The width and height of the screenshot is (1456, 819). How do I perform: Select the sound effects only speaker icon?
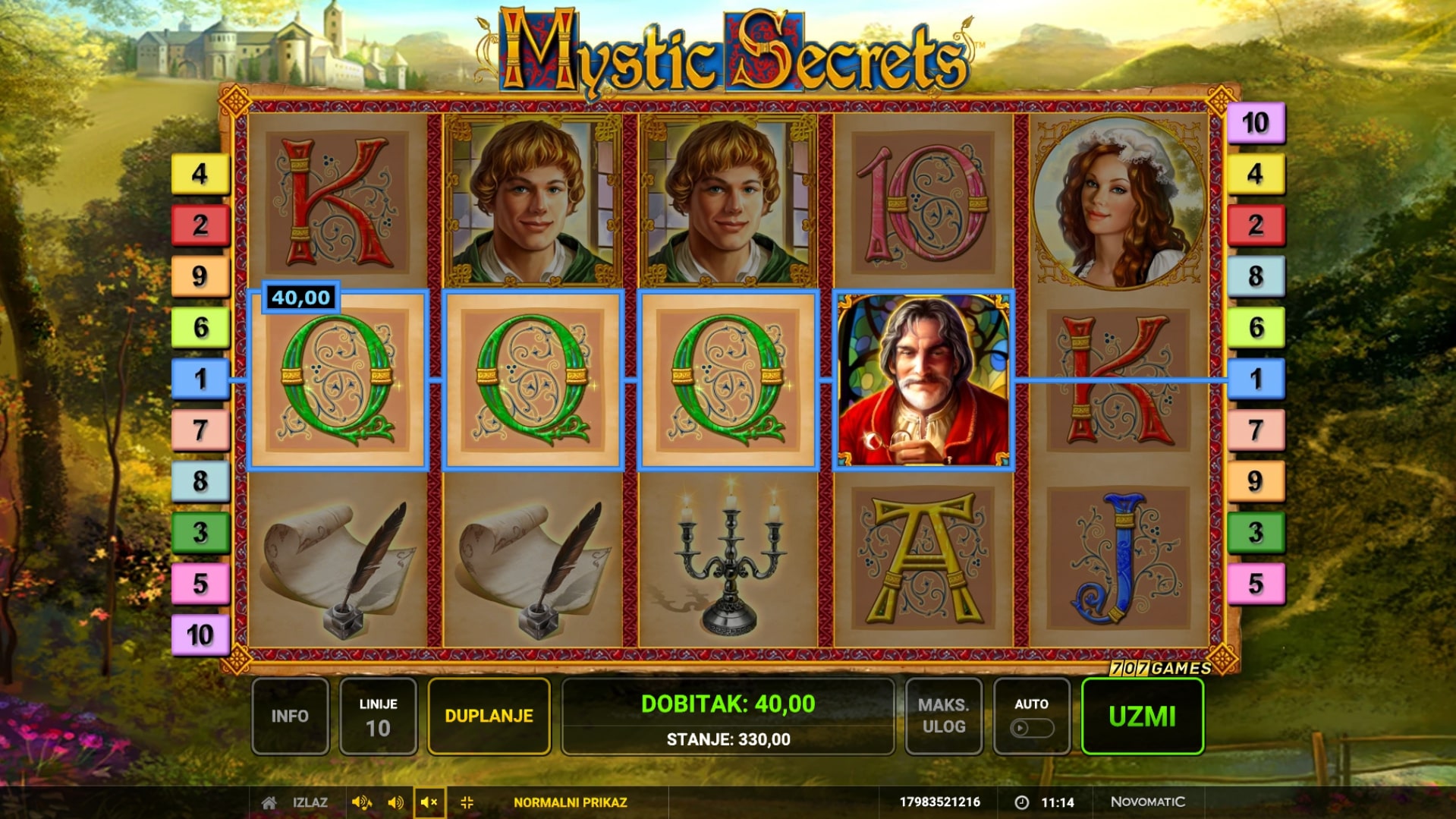pos(395,802)
